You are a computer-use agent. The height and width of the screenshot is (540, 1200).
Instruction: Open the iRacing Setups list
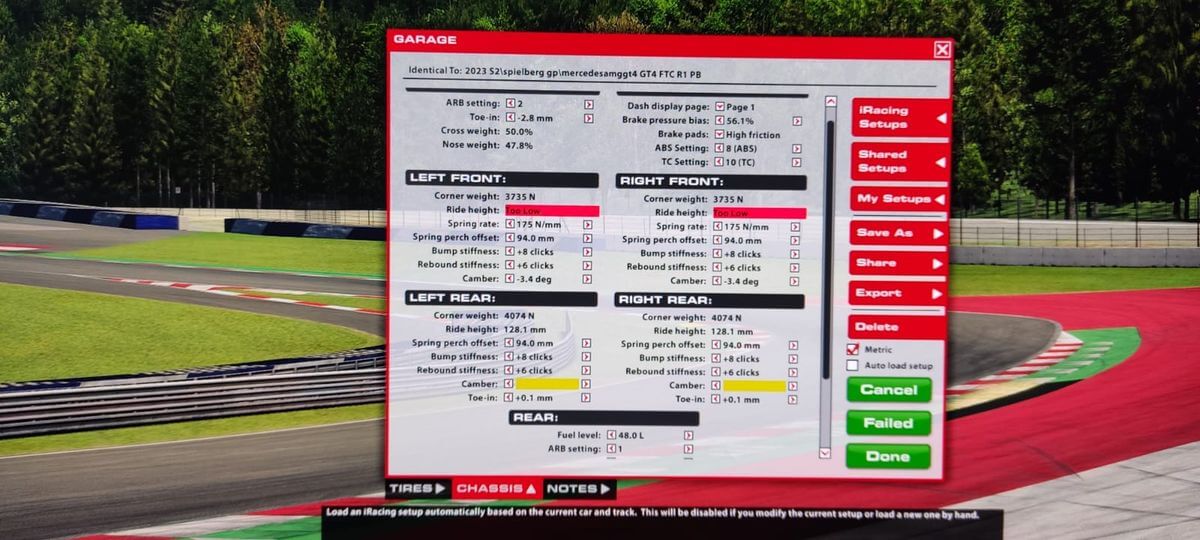click(899, 117)
